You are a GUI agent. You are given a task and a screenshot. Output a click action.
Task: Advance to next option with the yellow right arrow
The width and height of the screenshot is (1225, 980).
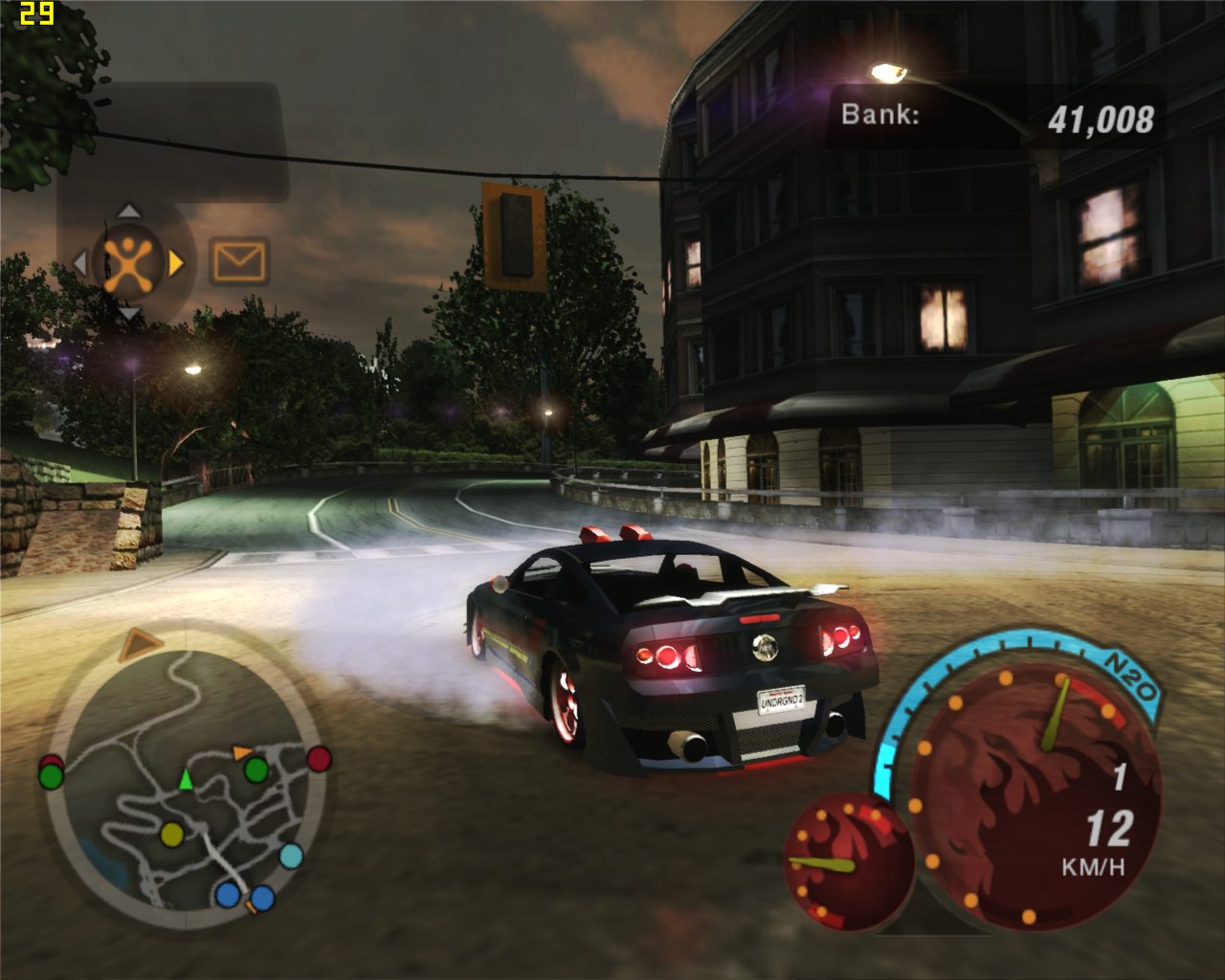coord(175,262)
